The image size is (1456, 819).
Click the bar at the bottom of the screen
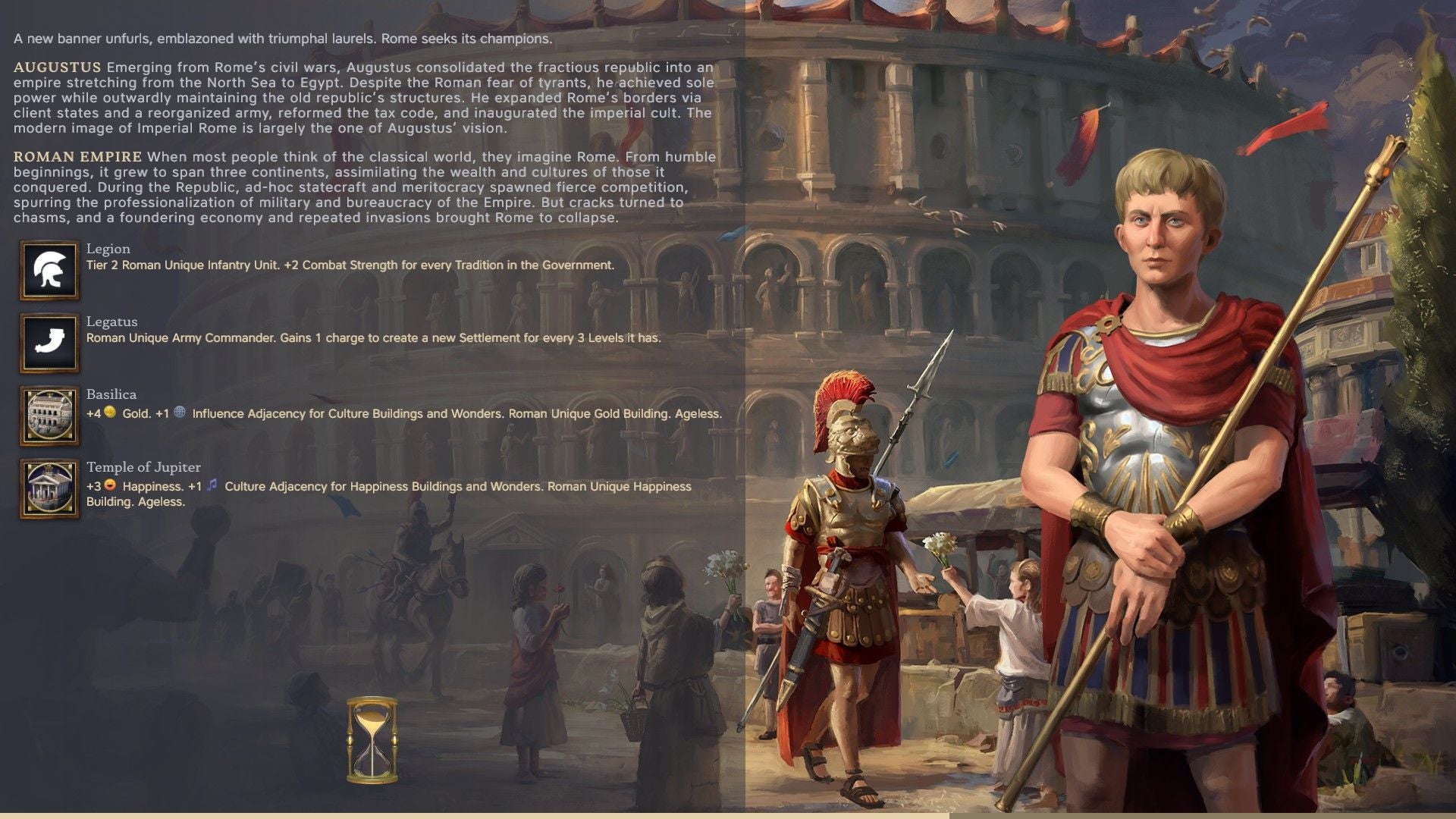[728, 814]
